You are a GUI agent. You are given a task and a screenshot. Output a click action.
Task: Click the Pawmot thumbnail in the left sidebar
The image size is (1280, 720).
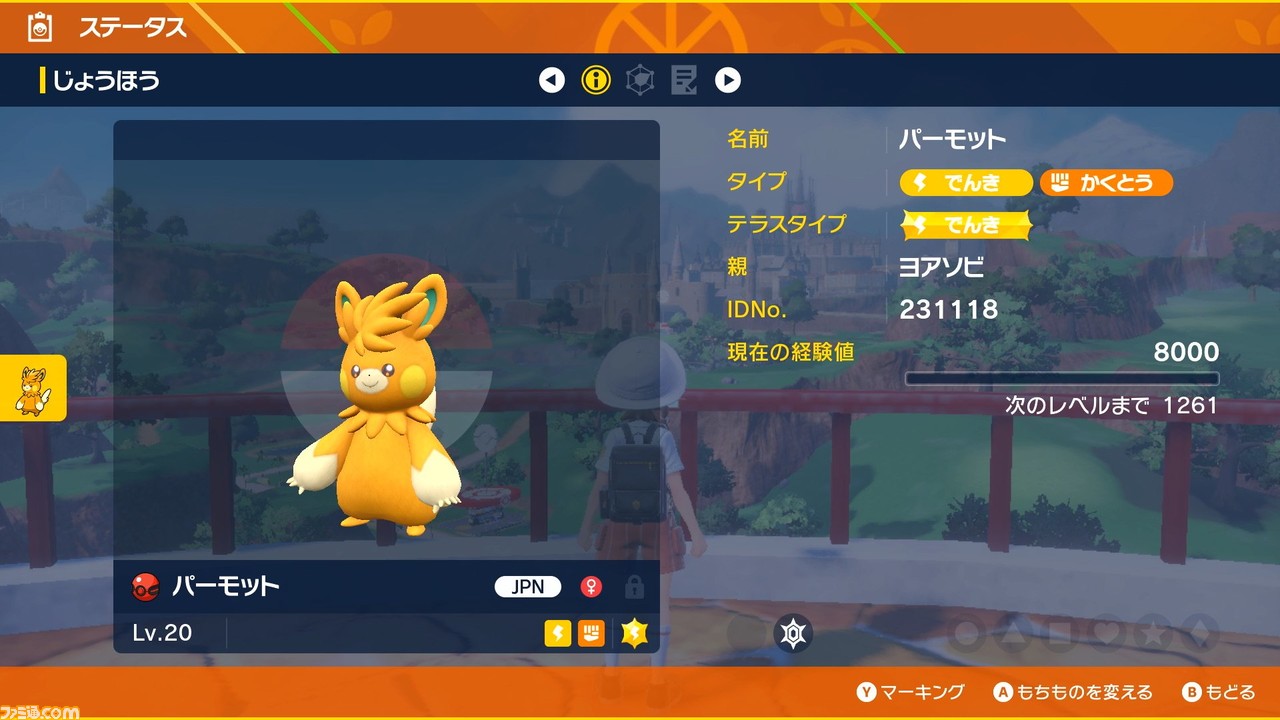click(x=31, y=389)
